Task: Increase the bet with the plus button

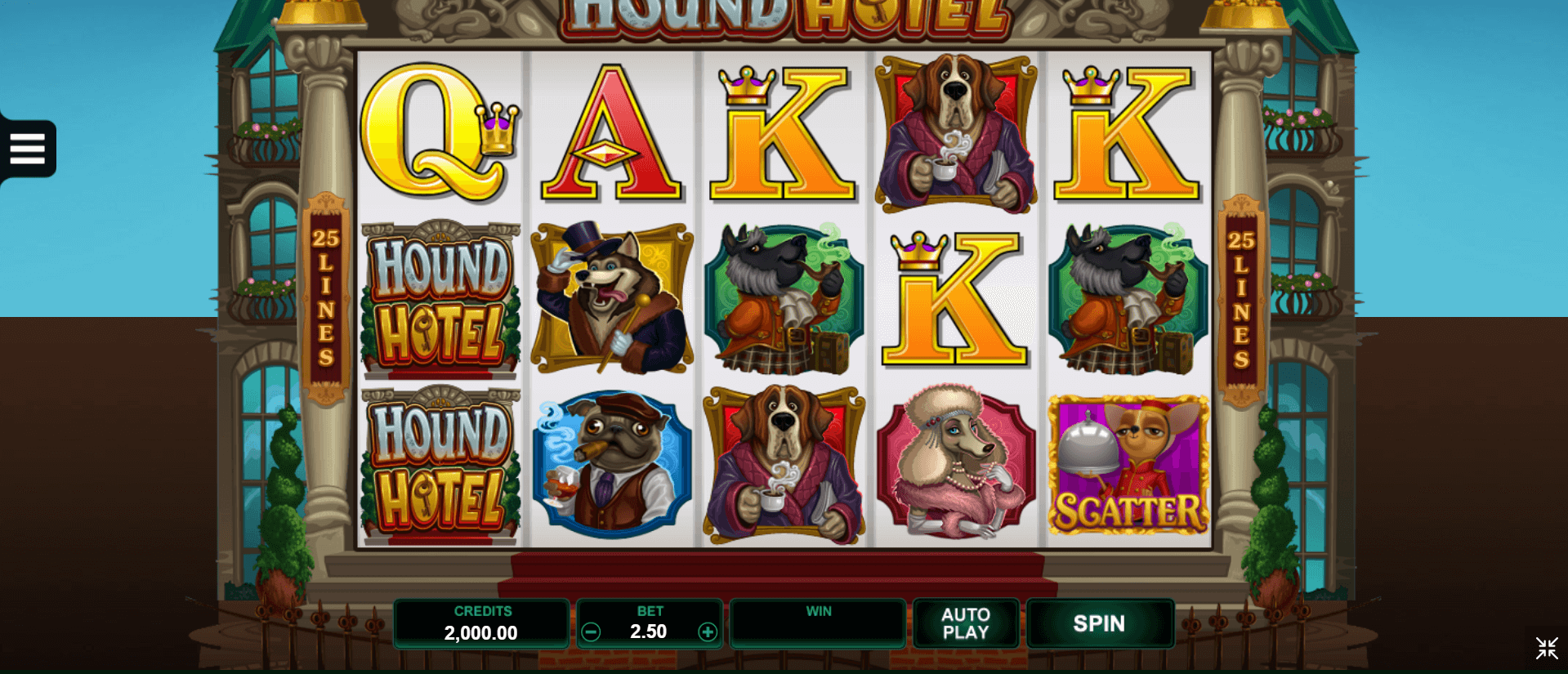Action: coord(708,632)
